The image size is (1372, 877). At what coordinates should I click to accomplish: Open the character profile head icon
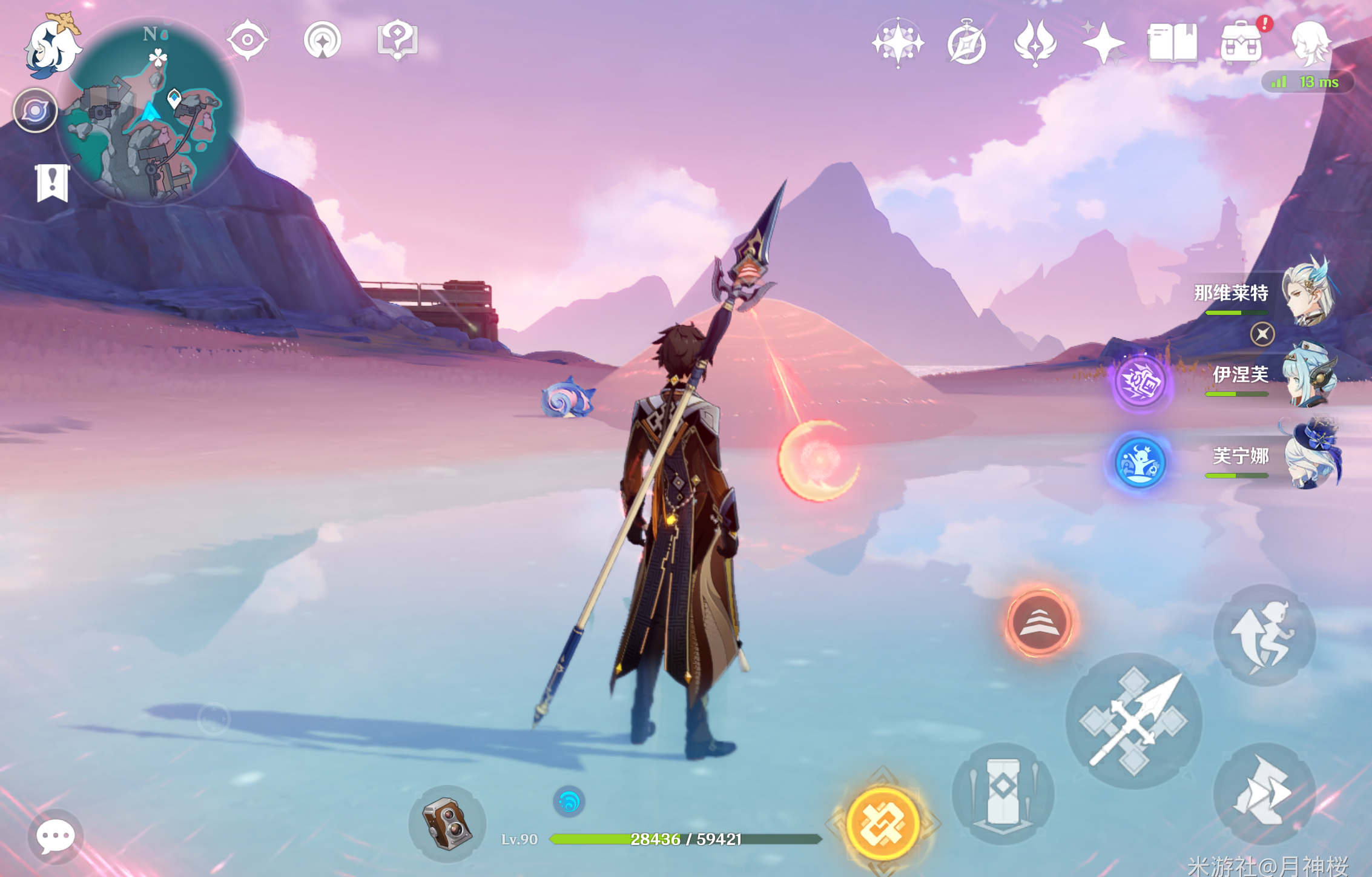1310,42
